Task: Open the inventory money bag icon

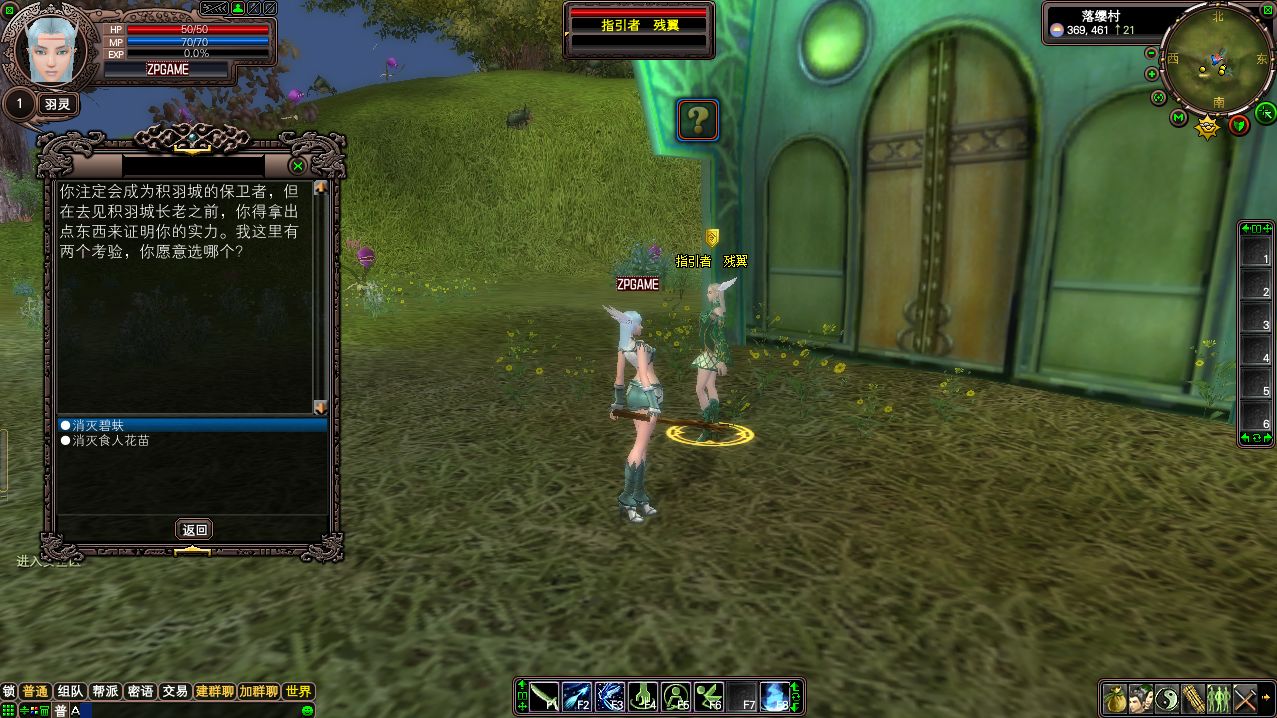Action: [1115, 698]
